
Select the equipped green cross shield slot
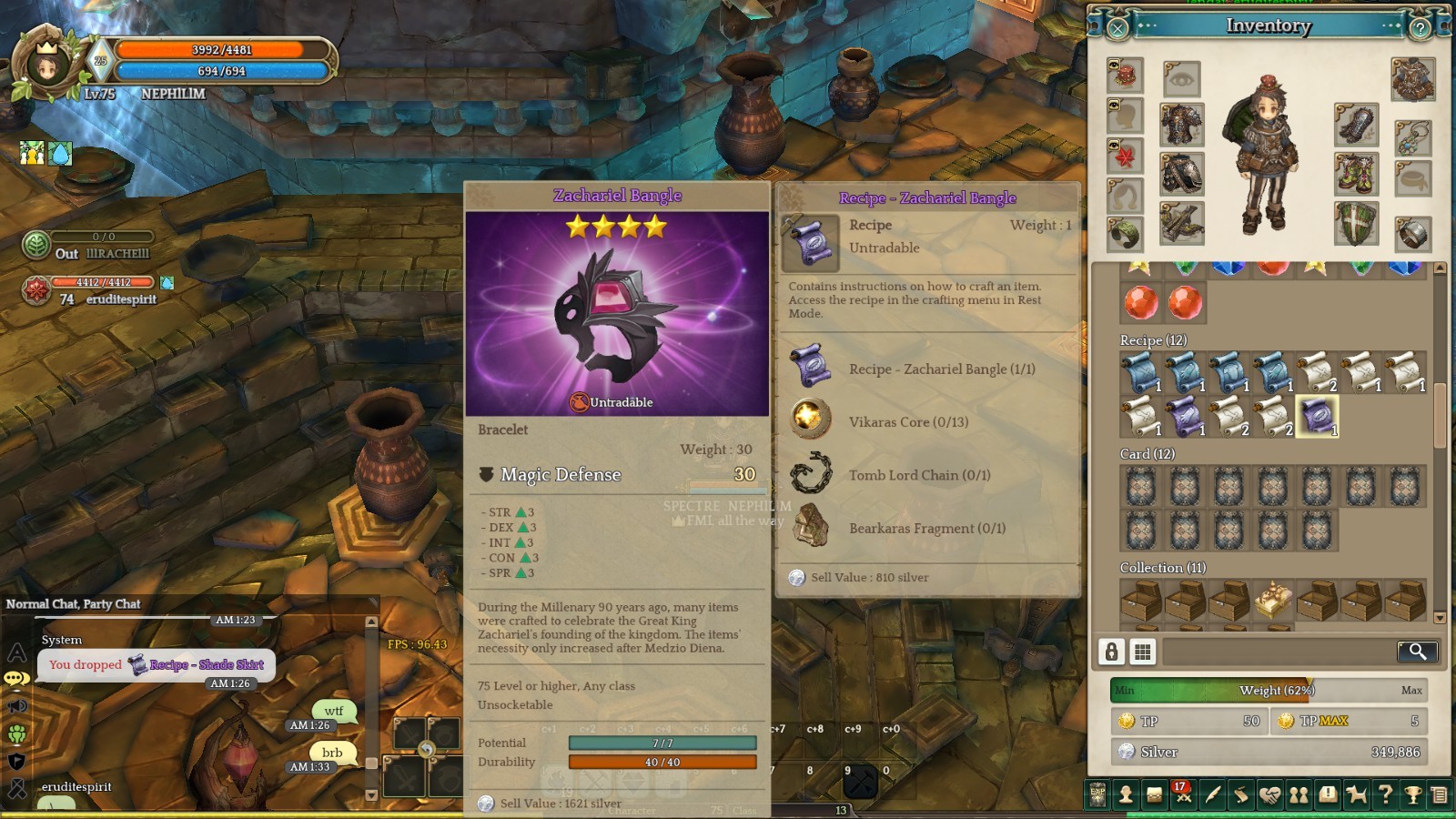(x=1356, y=224)
